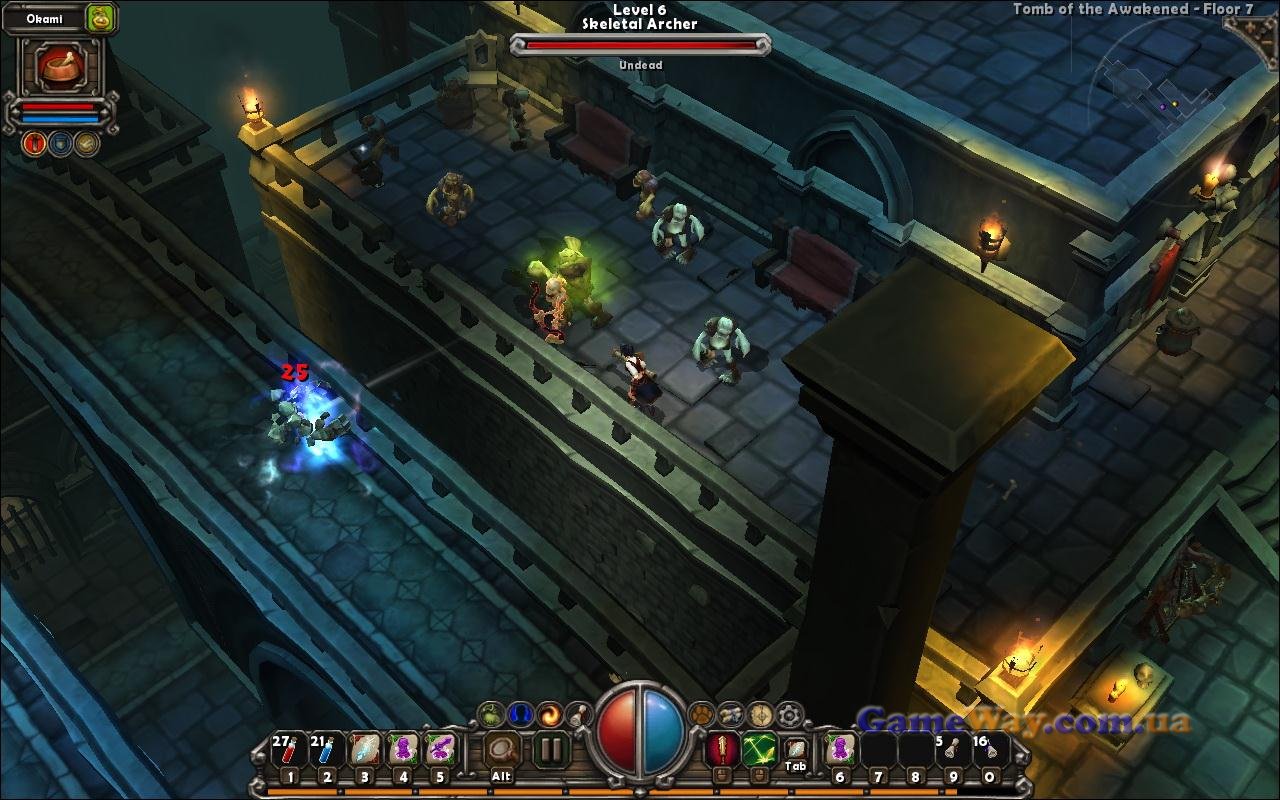Use the purple figure scroll in slot 4
This screenshot has width=1280, height=800.
pyautogui.click(x=402, y=750)
